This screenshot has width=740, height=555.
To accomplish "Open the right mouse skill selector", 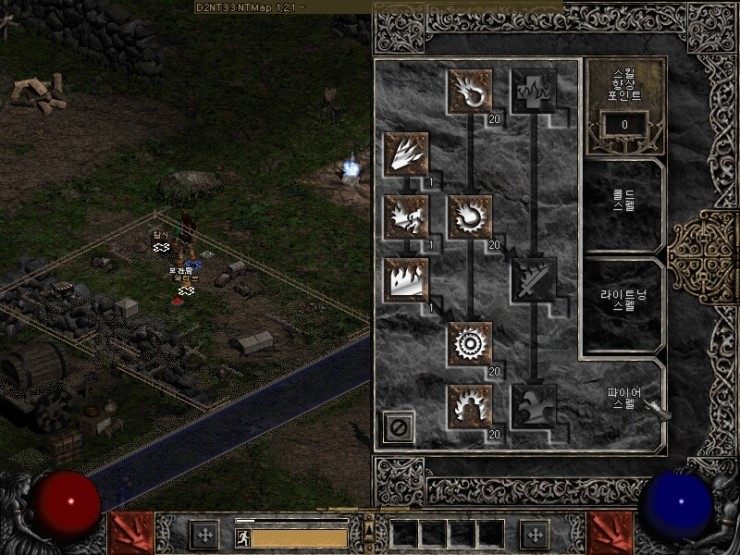I will pos(612,532).
